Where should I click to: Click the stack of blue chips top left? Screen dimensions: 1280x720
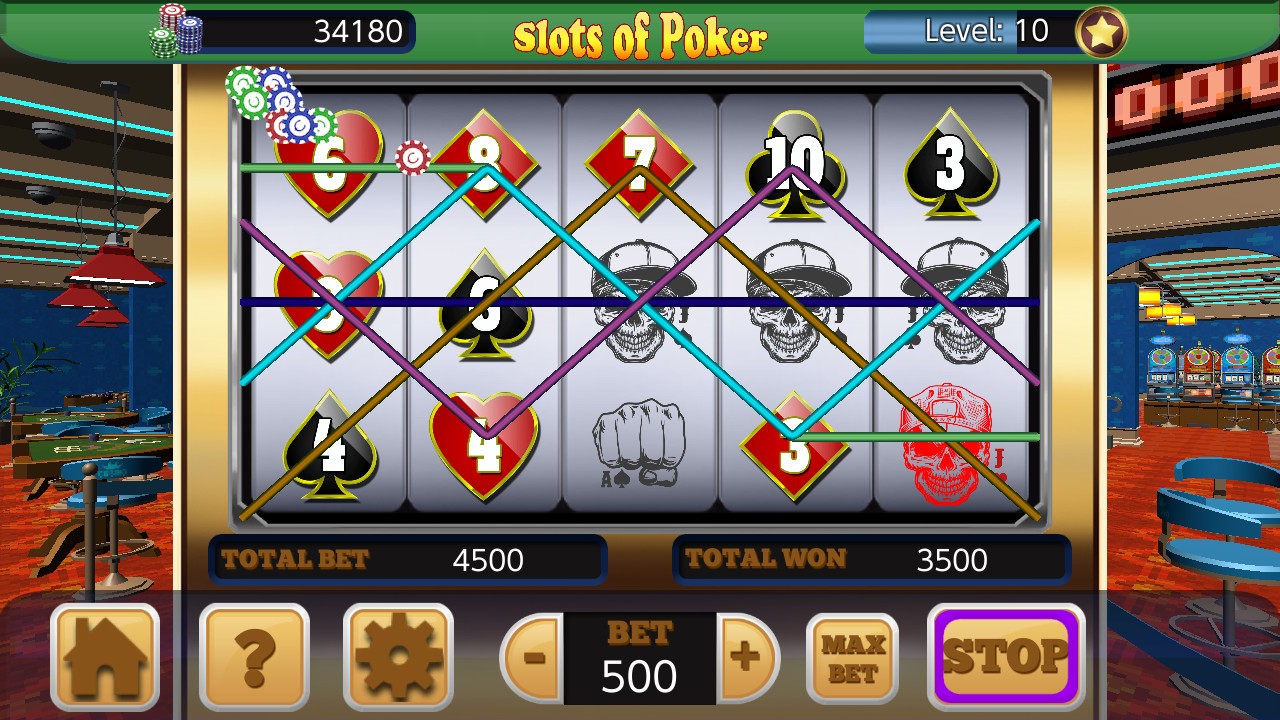pos(285,100)
